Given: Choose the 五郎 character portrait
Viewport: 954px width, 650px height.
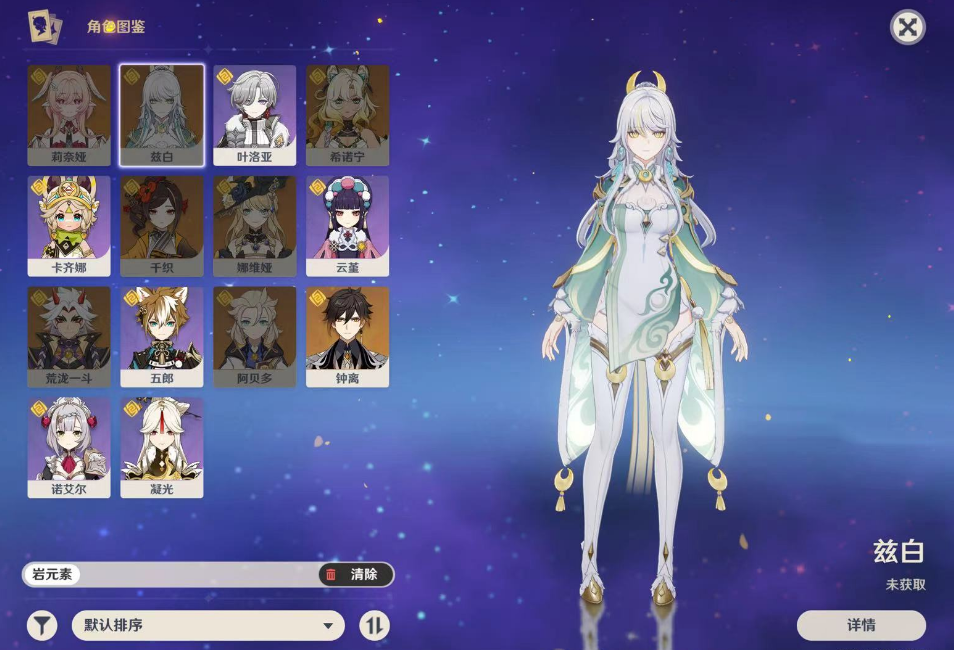Looking at the screenshot, I should (162, 337).
